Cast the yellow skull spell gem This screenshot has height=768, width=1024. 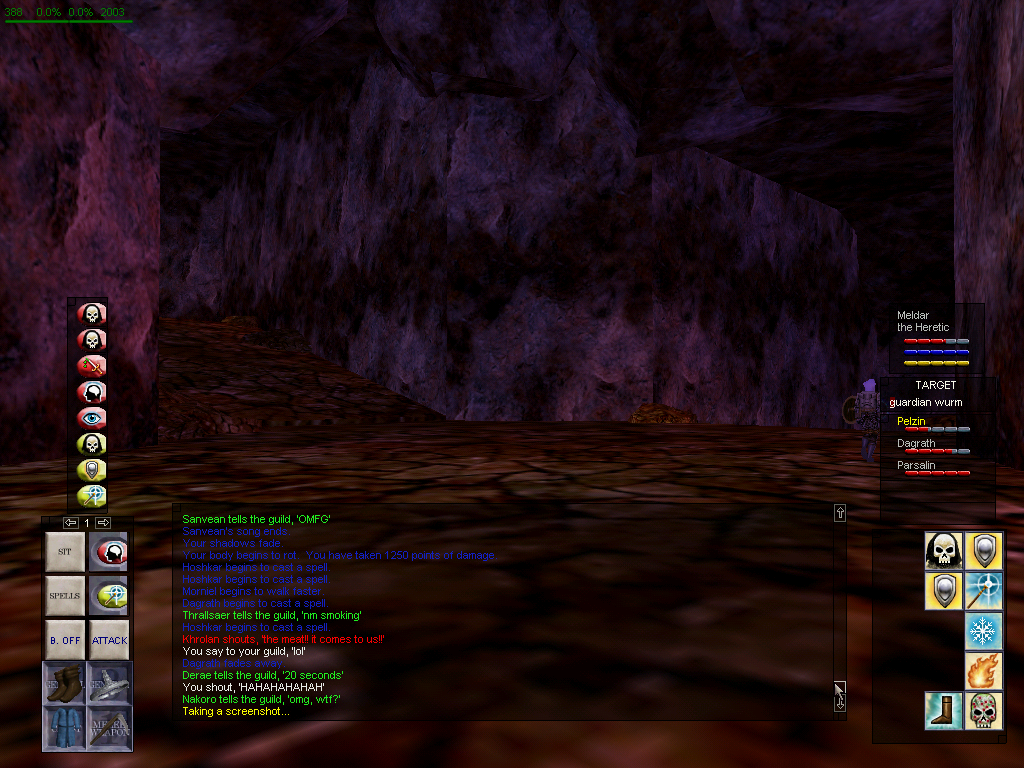click(x=92, y=444)
